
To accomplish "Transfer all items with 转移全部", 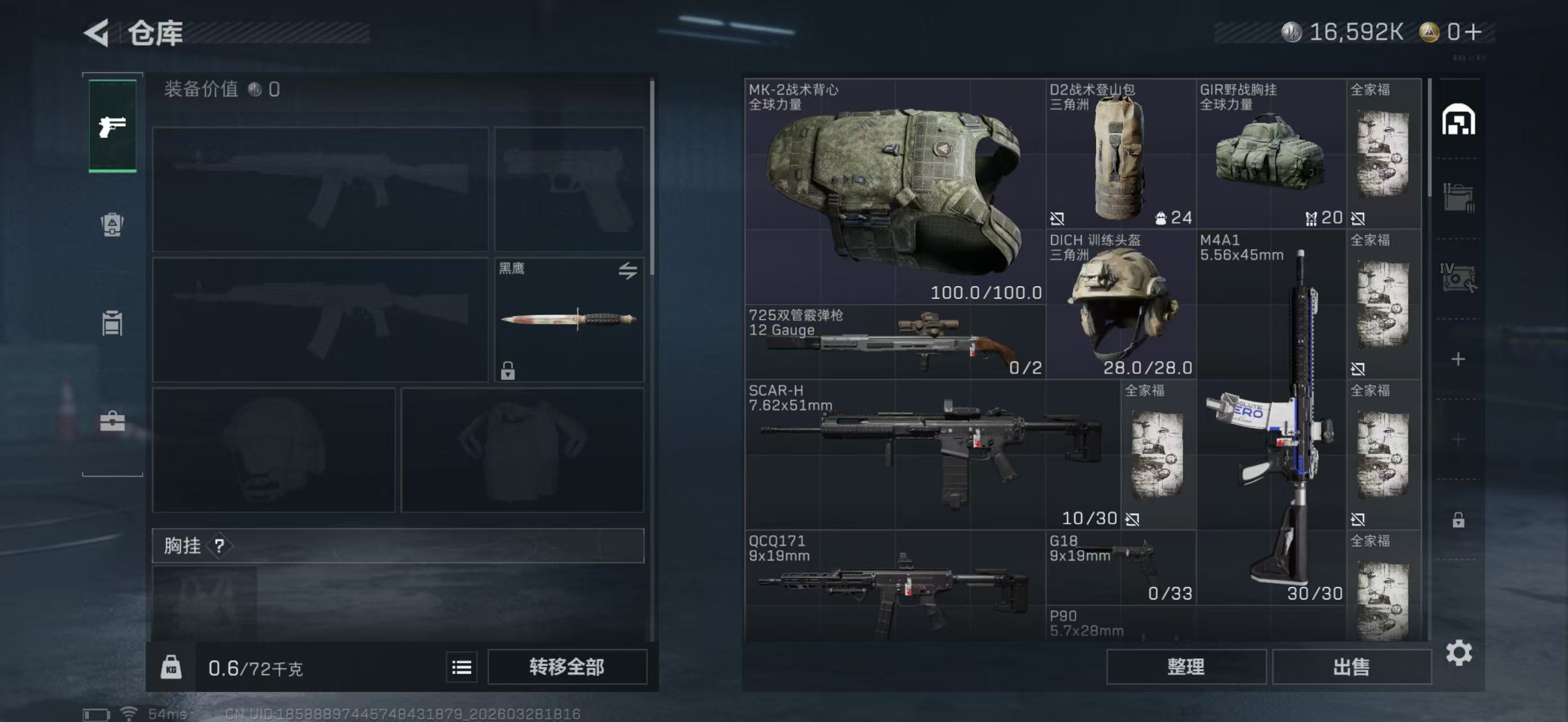I will click(567, 667).
